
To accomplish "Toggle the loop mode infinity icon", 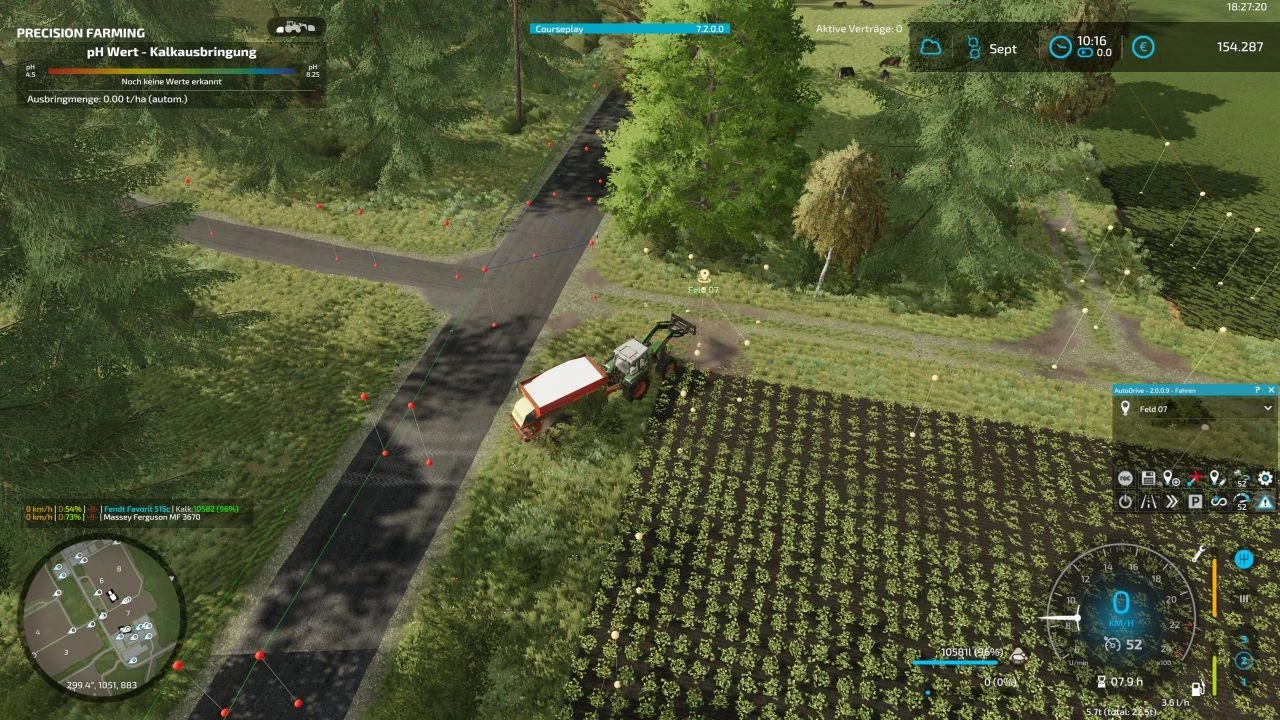I will pos(1218,501).
